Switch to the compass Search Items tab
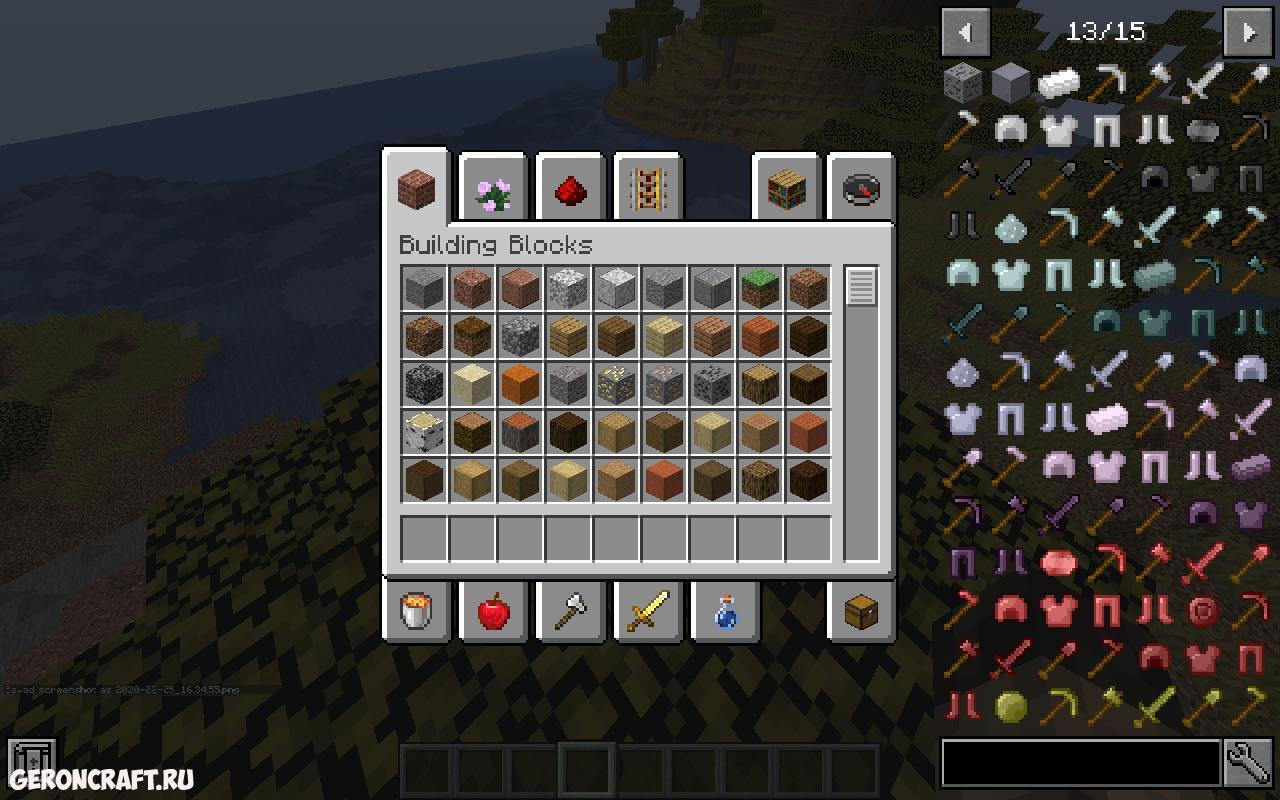This screenshot has height=800, width=1280. (861, 190)
